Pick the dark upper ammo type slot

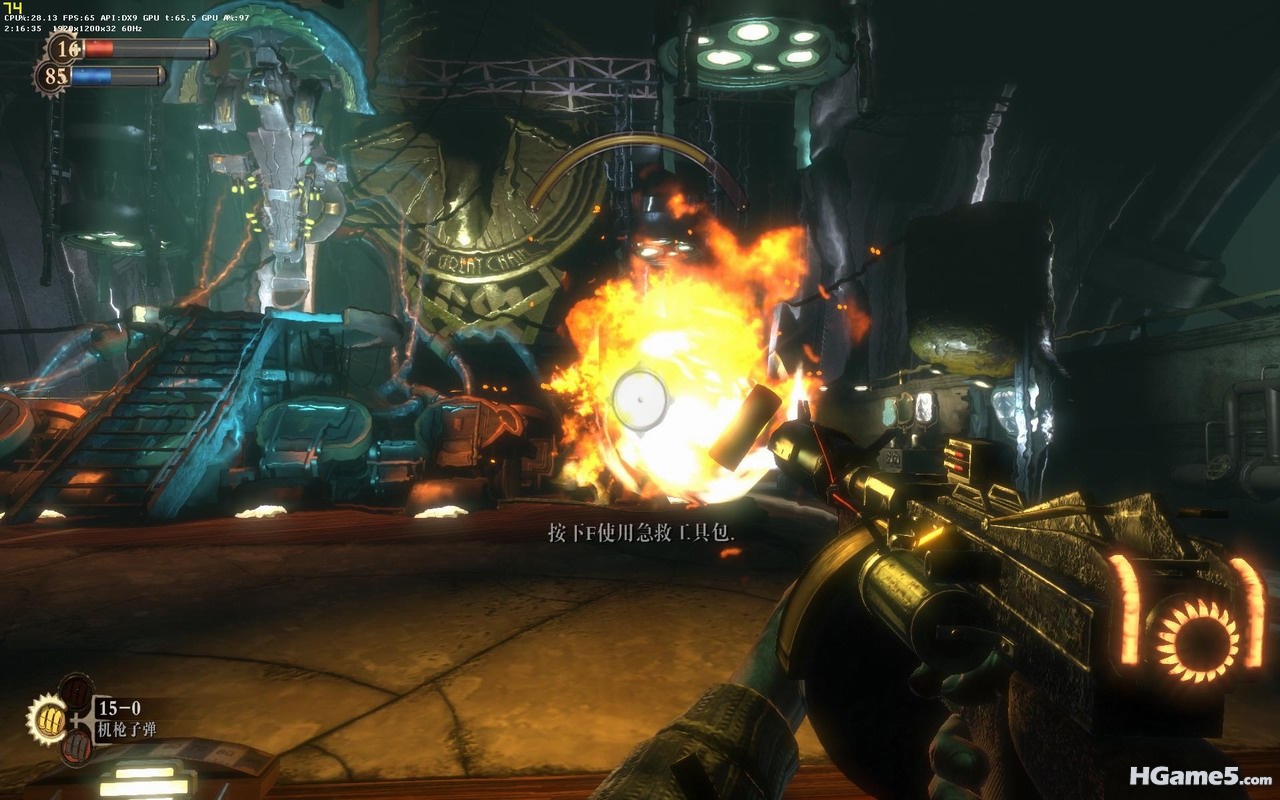[x=76, y=691]
